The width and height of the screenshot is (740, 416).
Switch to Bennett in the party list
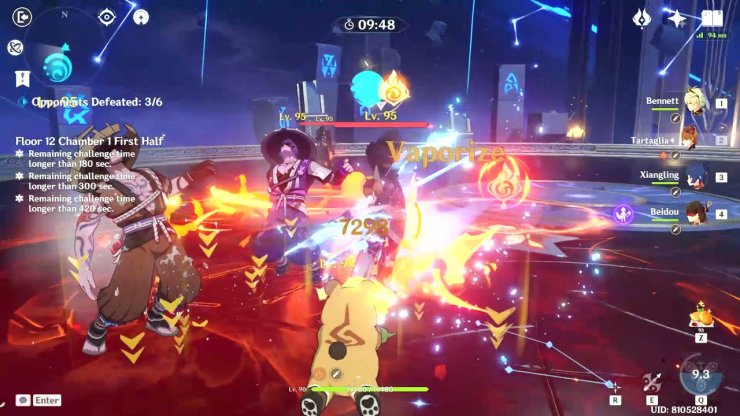pos(694,100)
